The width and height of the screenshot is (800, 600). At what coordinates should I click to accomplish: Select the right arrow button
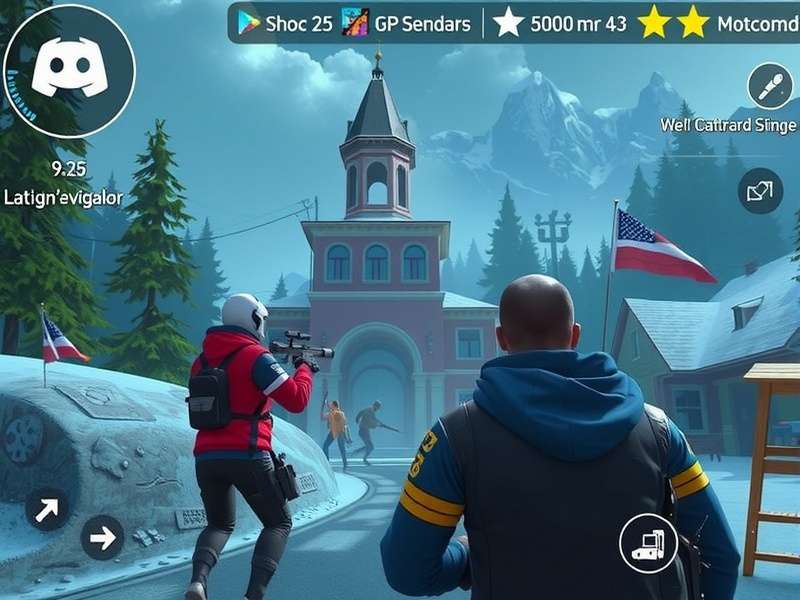coord(102,538)
